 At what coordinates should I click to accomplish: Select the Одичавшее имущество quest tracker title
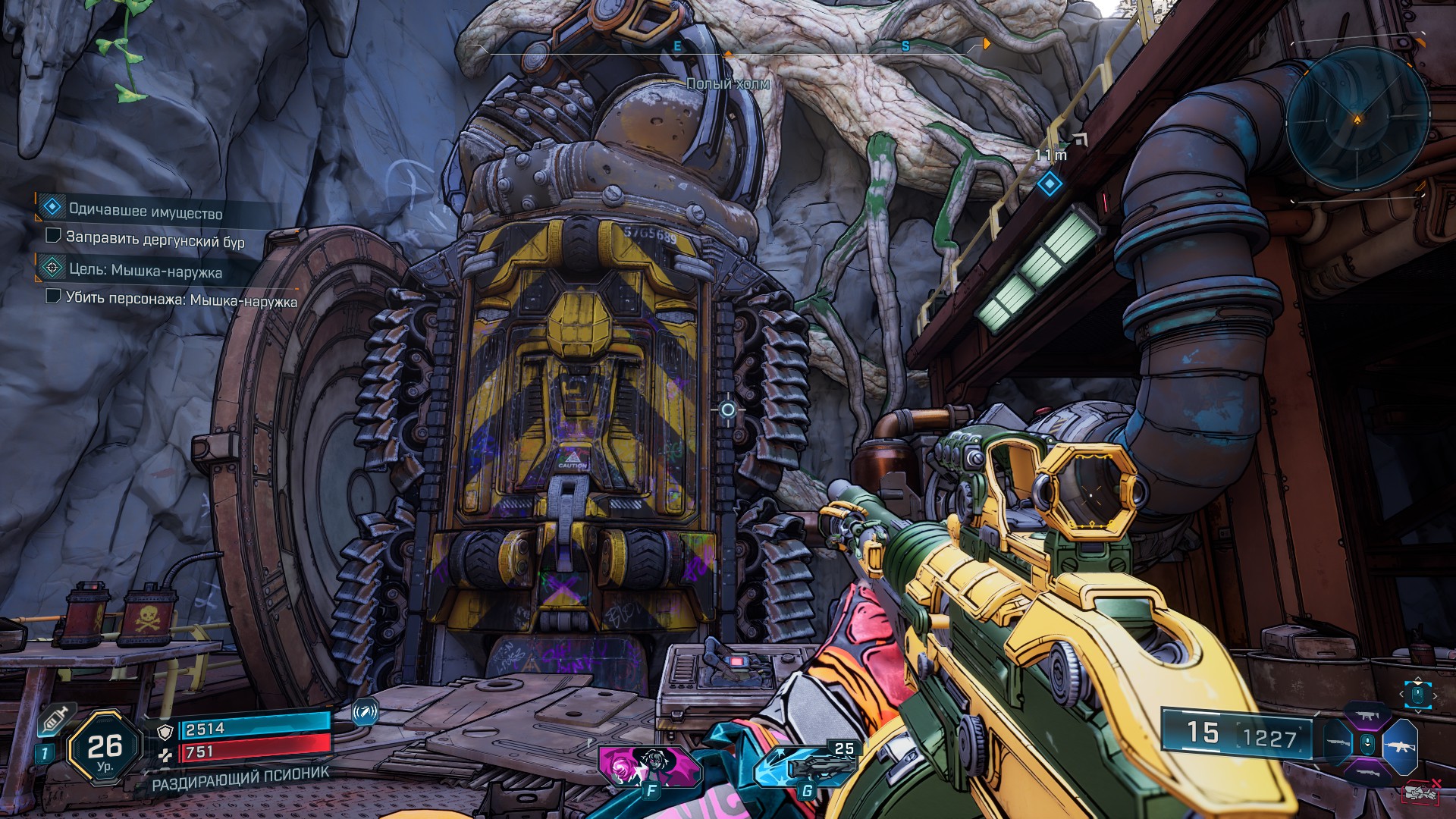(146, 212)
